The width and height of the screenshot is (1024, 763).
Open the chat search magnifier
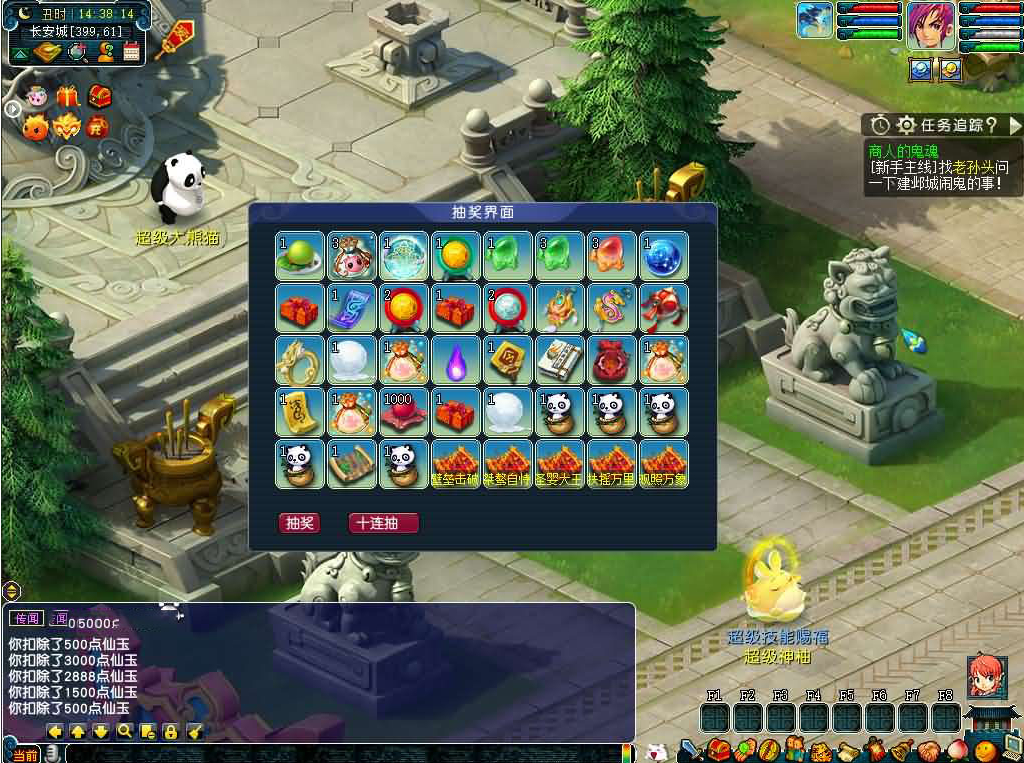point(124,731)
